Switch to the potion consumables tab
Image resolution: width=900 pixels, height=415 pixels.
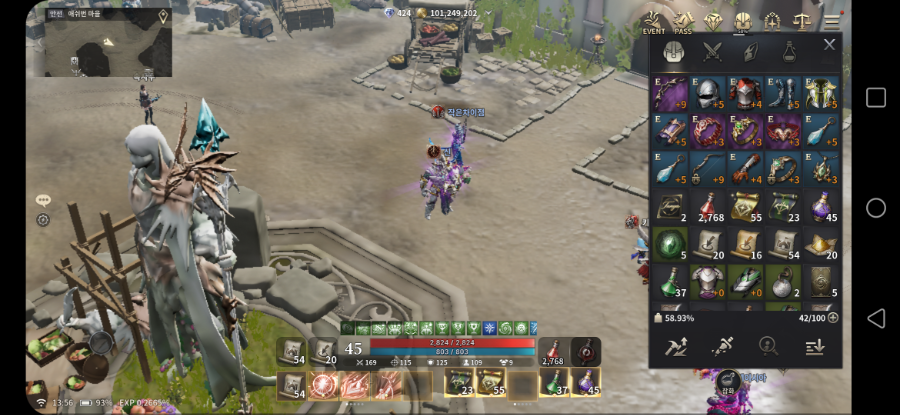(x=790, y=51)
